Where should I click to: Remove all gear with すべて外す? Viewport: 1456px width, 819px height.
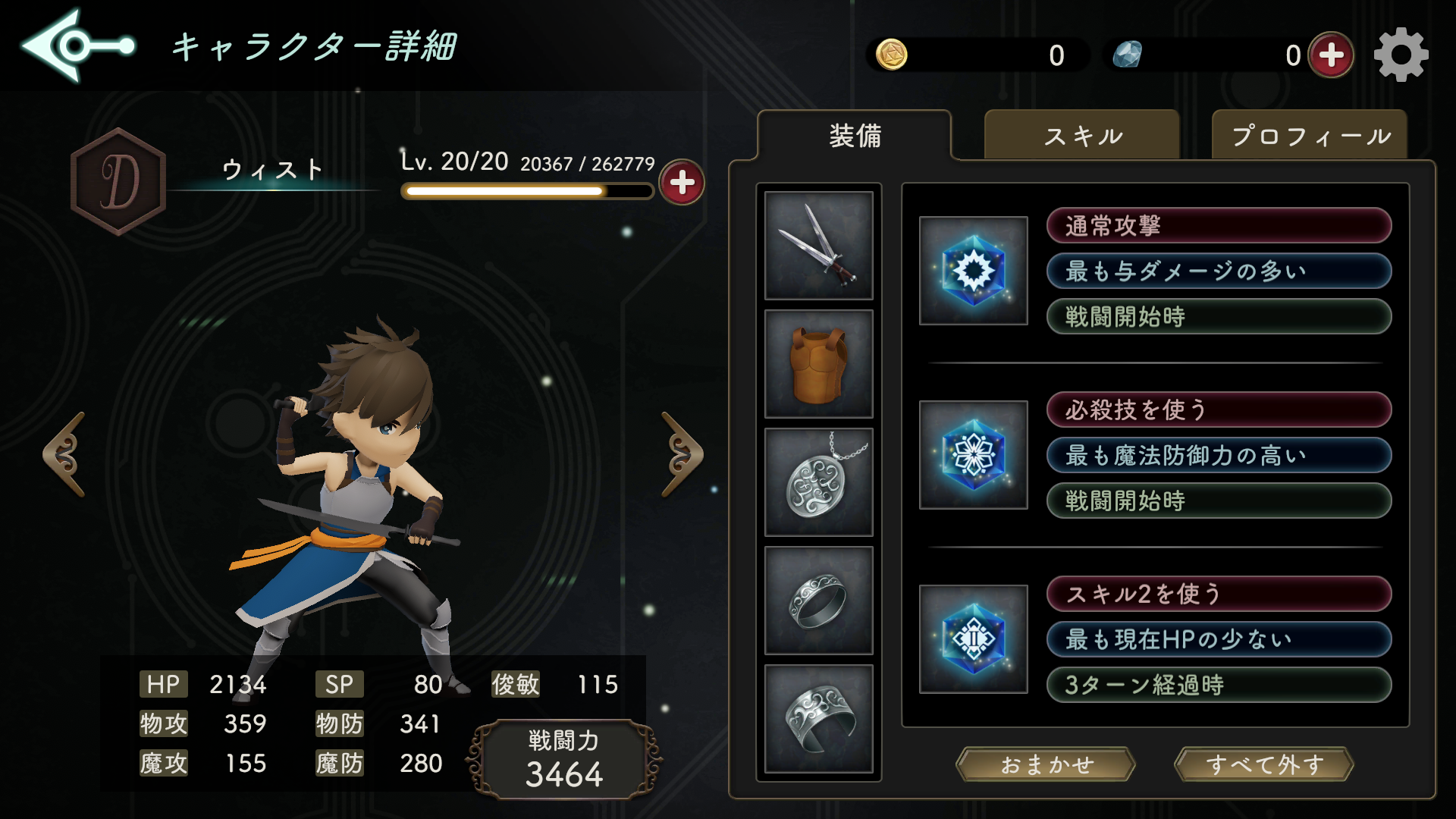(x=1264, y=764)
